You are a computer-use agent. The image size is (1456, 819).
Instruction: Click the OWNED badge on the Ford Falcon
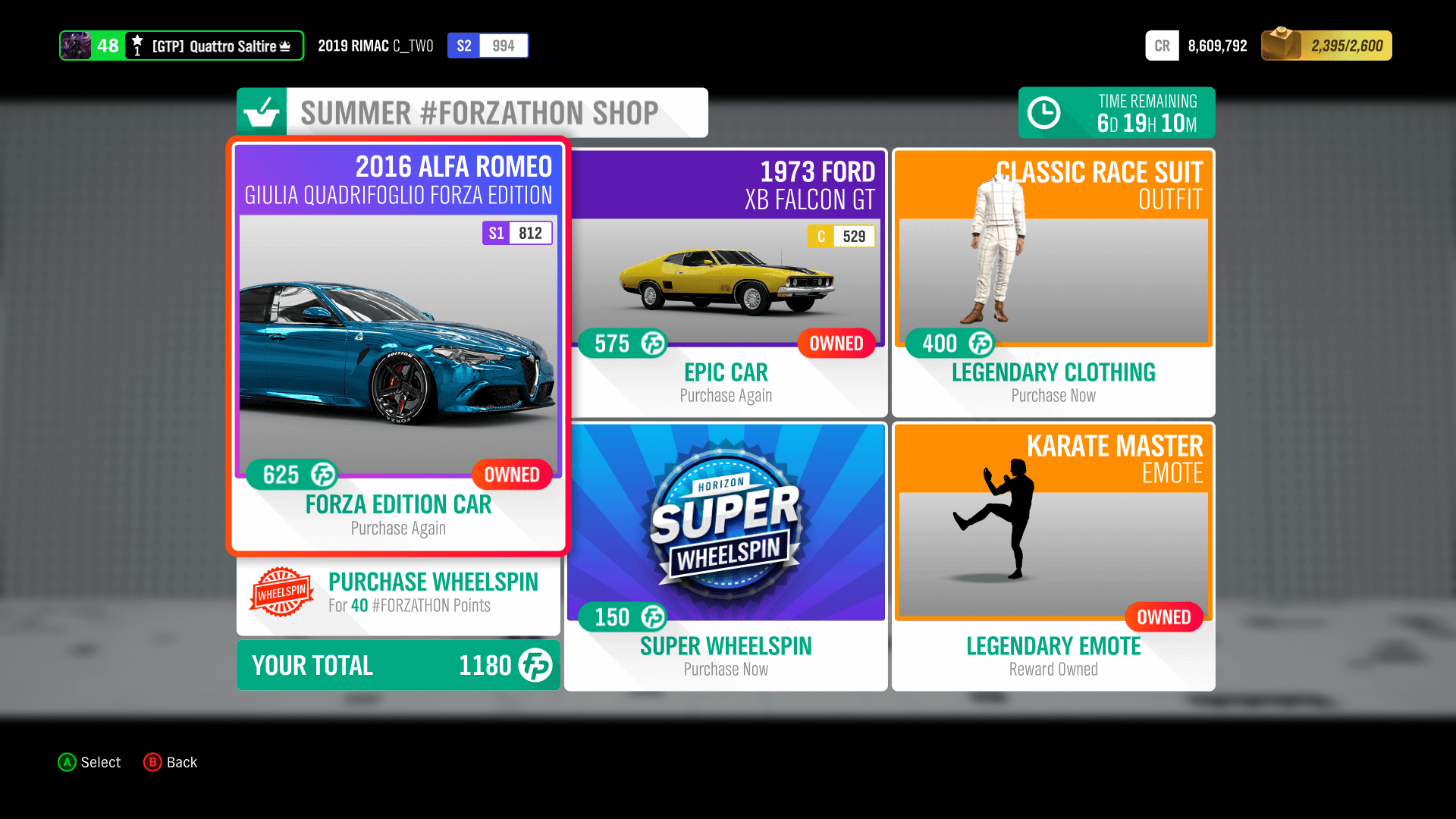click(x=835, y=344)
